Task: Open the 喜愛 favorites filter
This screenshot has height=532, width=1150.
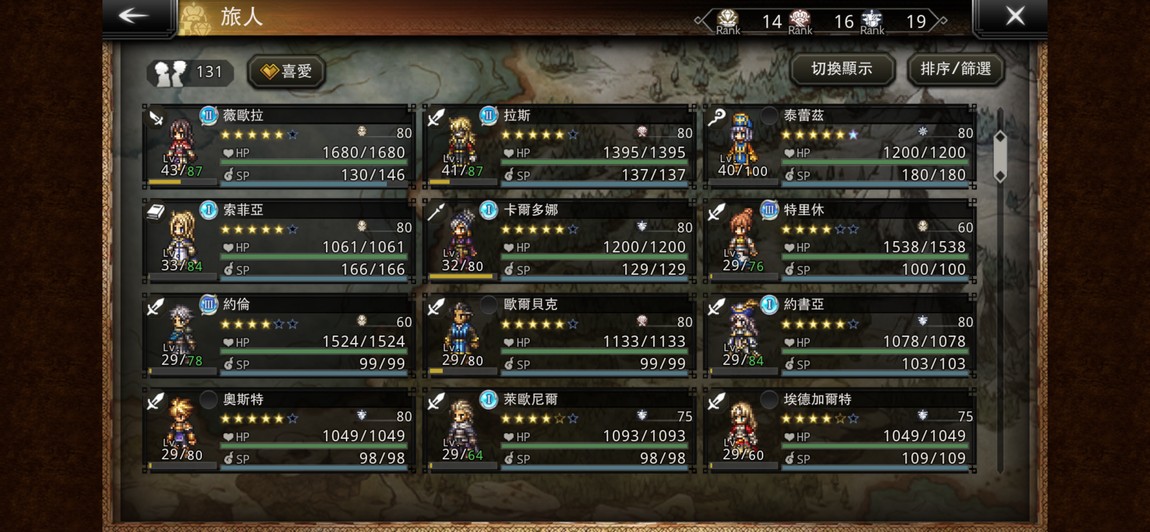Action: point(286,71)
